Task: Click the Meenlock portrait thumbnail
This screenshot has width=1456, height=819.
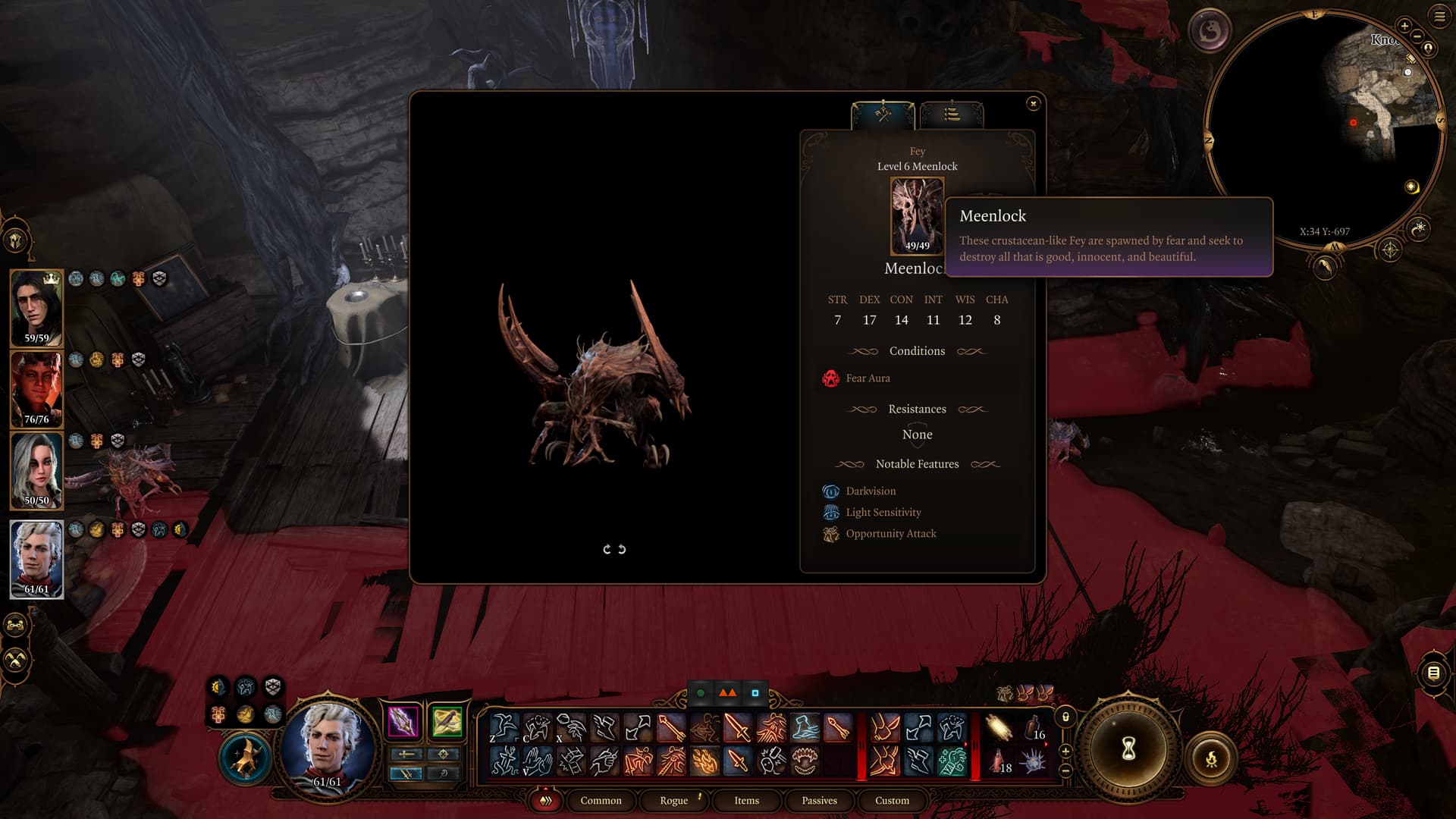Action: tap(917, 215)
